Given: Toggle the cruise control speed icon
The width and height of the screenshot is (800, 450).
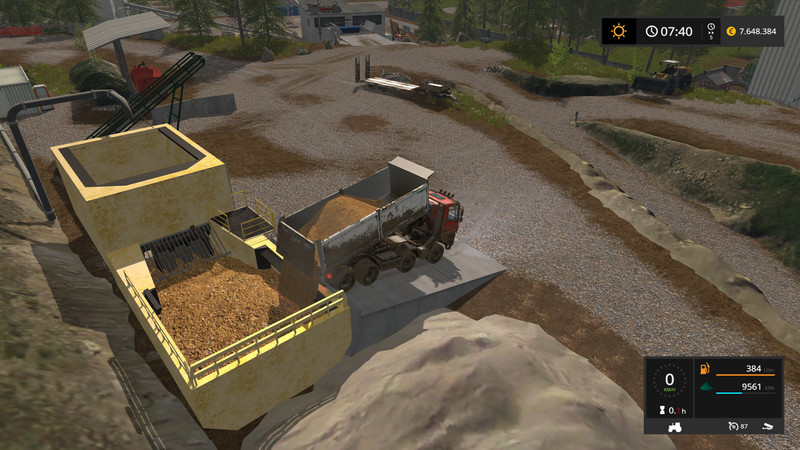Looking at the screenshot, I should 733,427.
